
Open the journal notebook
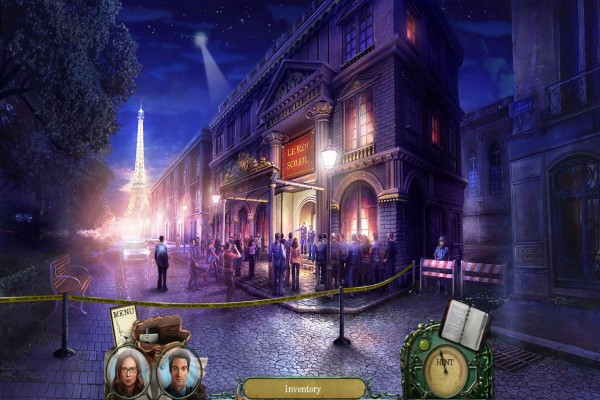point(465,324)
